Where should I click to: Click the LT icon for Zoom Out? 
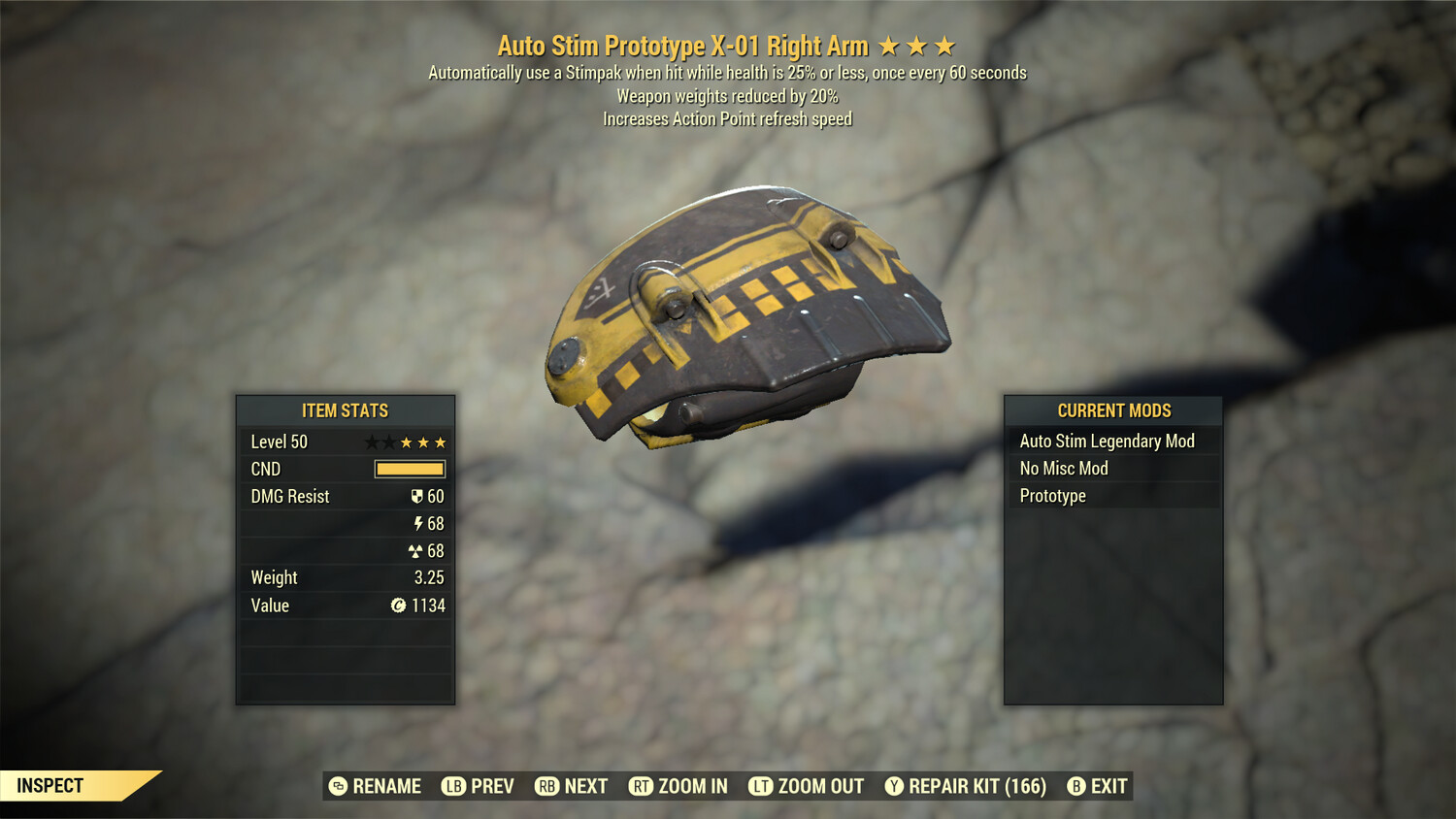tap(761, 786)
